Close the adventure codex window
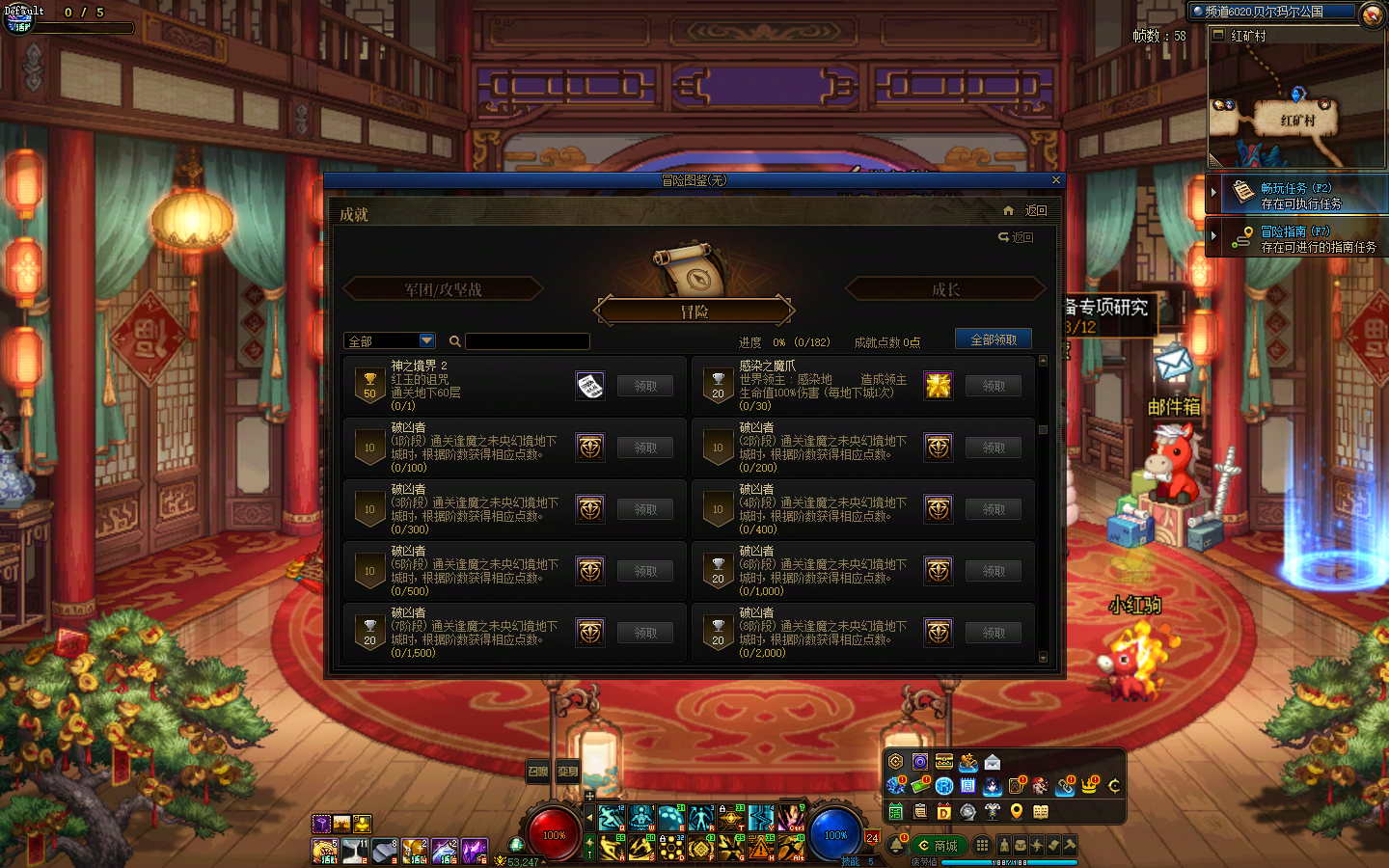 (1055, 180)
